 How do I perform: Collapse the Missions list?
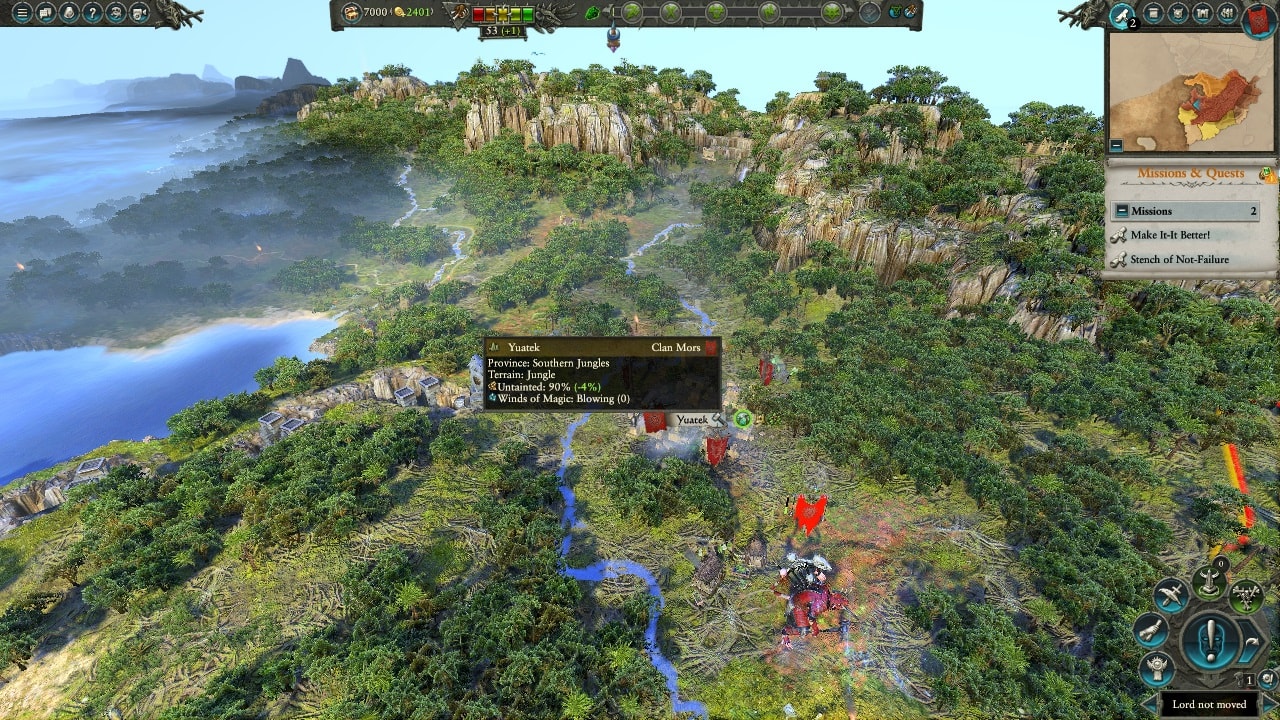pos(1122,212)
